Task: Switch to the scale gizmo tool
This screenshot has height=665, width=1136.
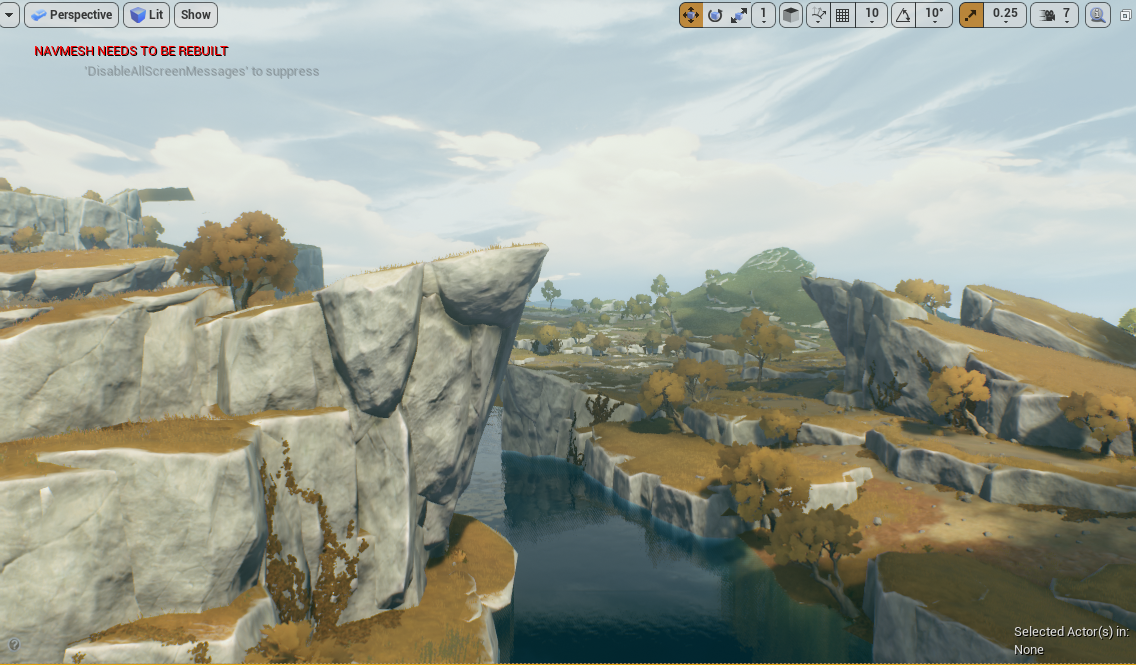Action: click(x=739, y=15)
